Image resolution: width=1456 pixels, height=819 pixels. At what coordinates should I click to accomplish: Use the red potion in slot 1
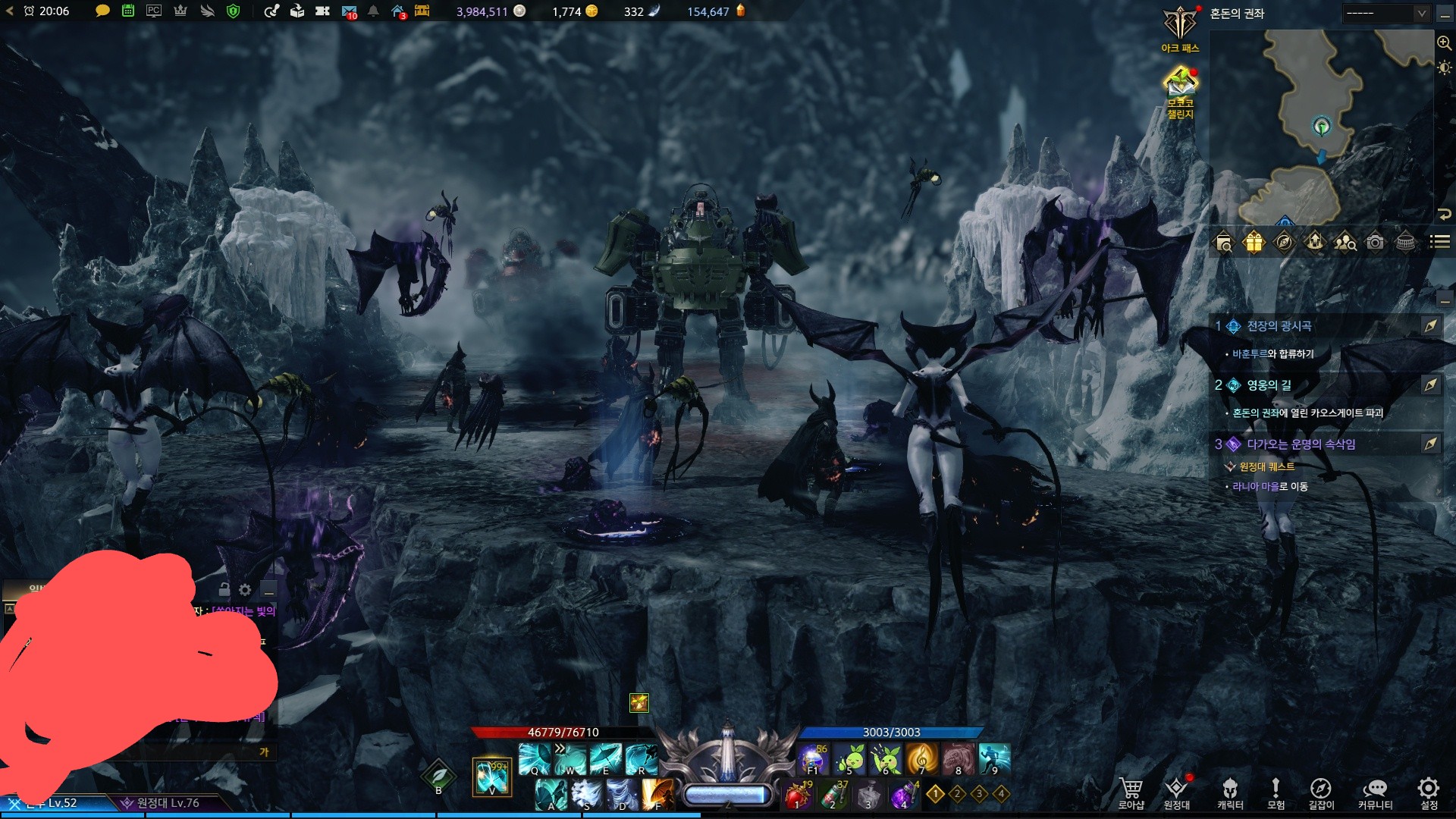[x=796, y=795]
